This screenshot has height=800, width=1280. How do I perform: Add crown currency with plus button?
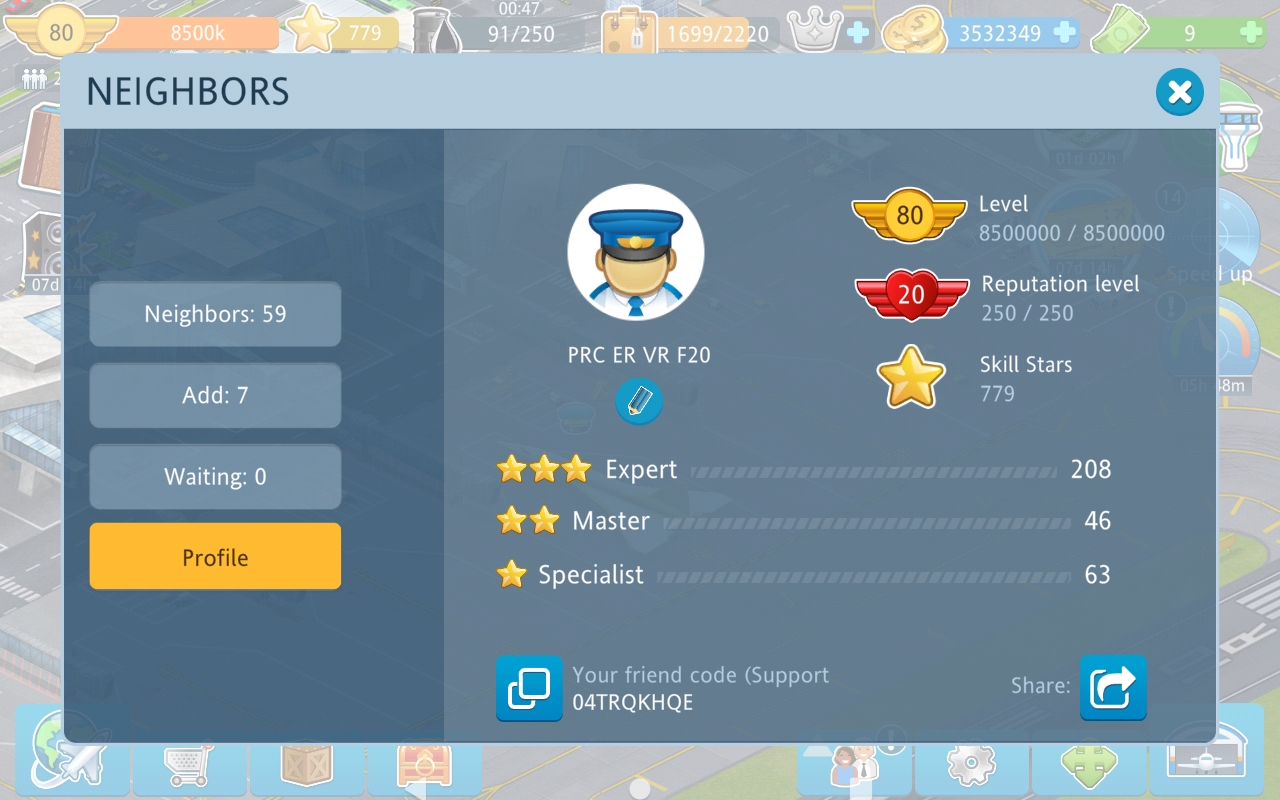tap(858, 33)
